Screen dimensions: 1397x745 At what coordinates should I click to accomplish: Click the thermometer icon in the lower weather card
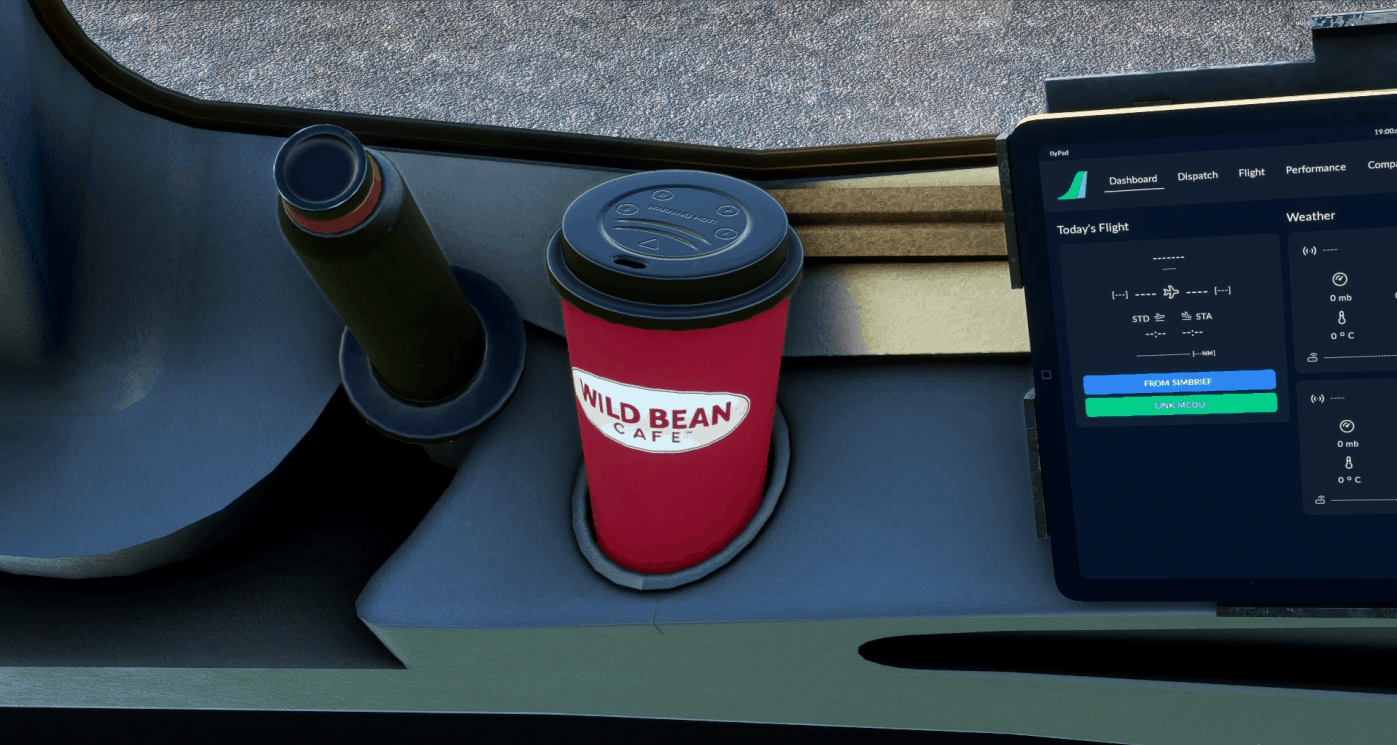click(1349, 463)
